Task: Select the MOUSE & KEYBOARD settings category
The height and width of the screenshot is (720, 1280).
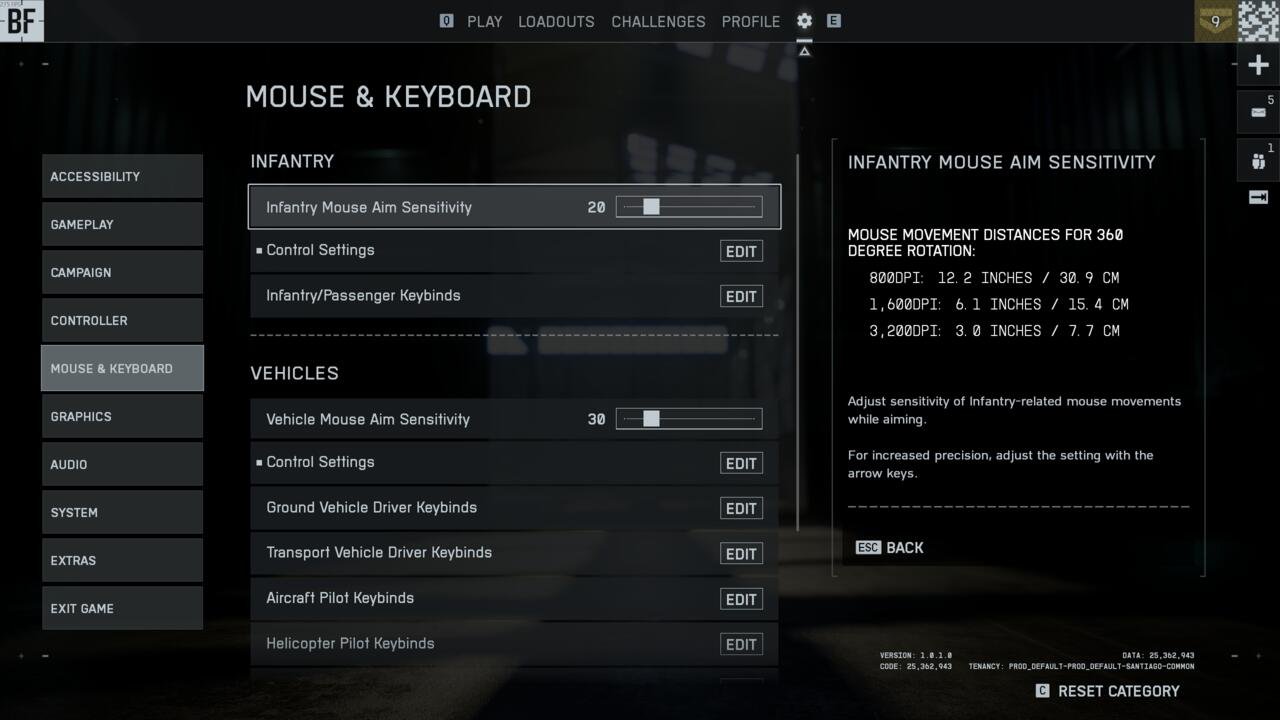Action: [122, 368]
